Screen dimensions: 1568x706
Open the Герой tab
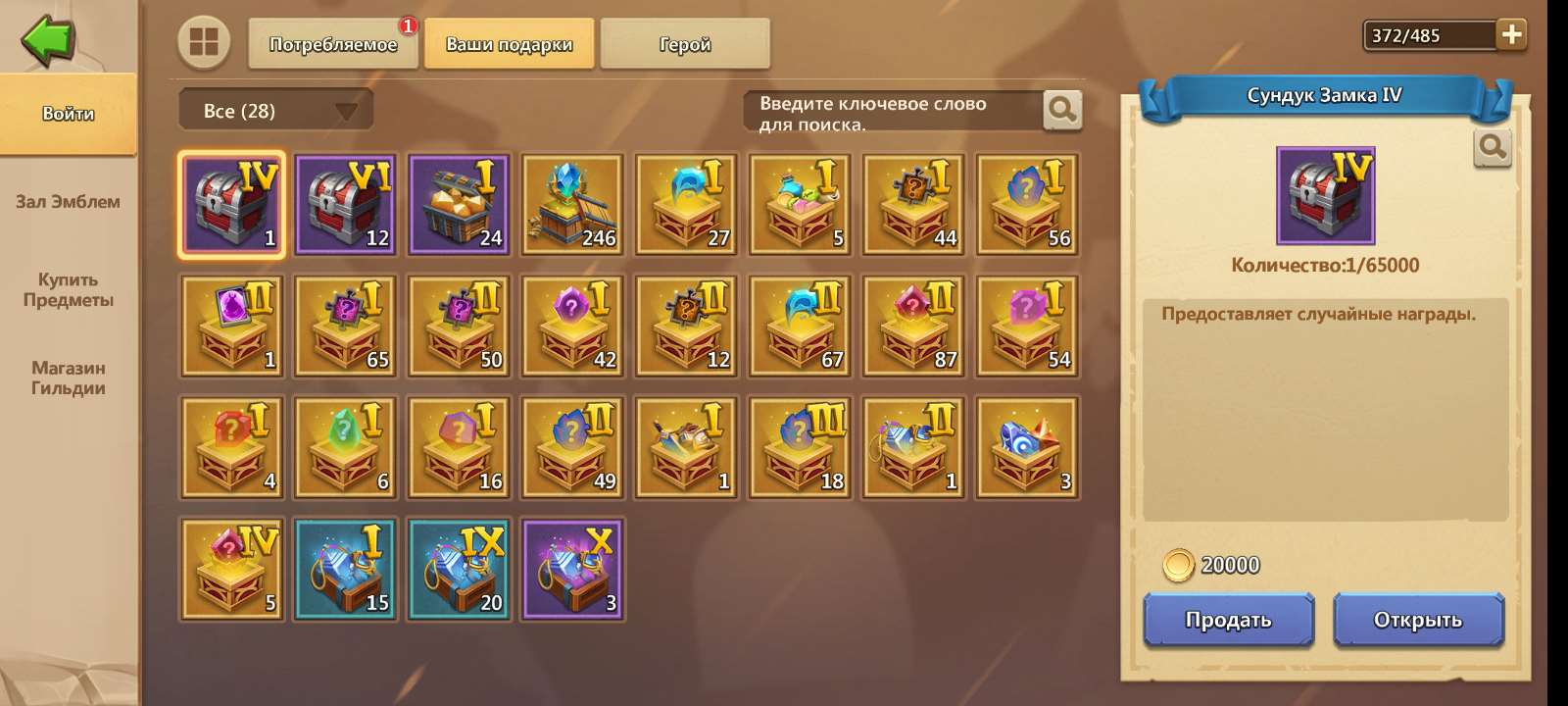click(686, 43)
